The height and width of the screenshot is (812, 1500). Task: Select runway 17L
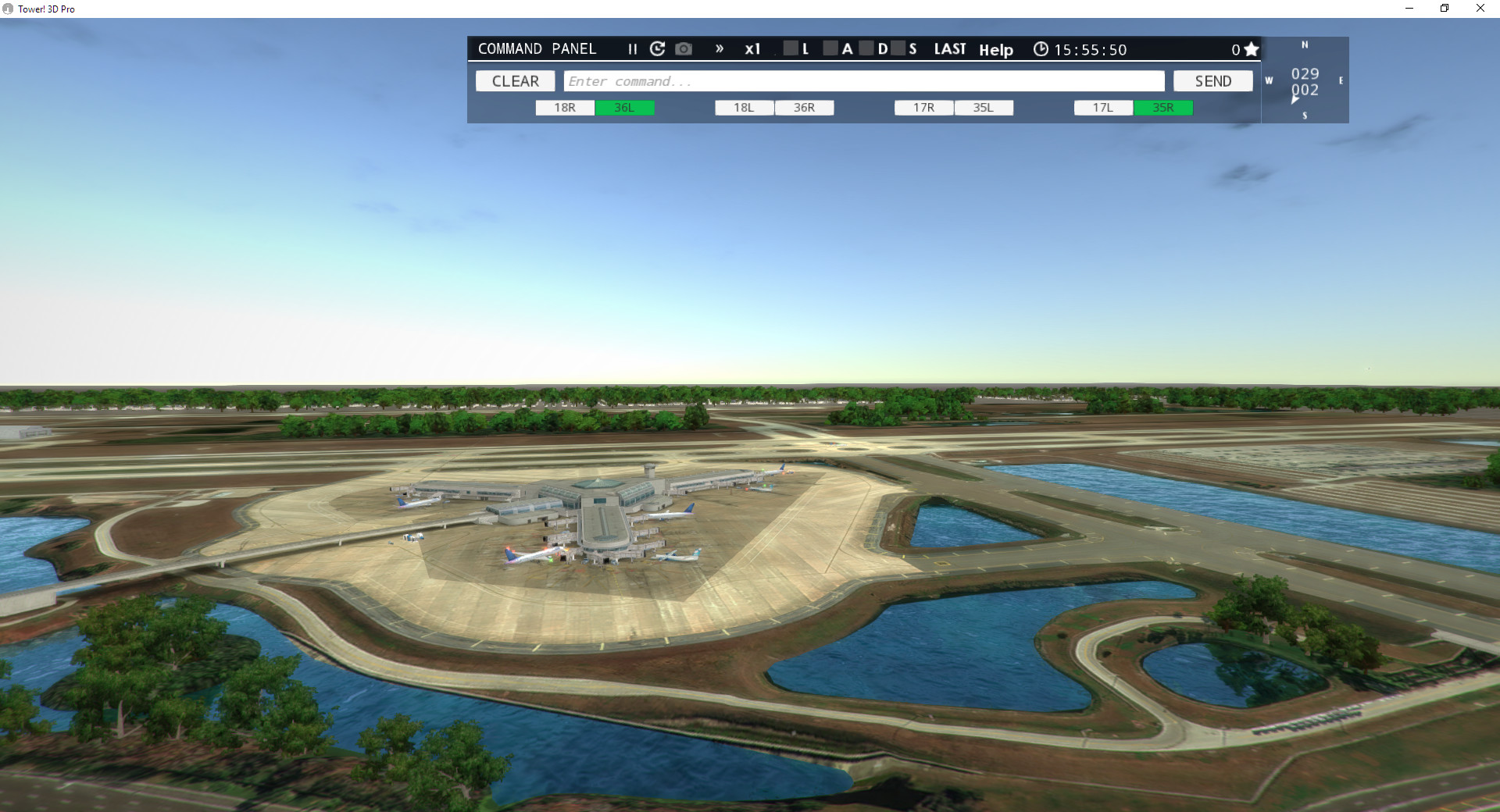[1102, 108]
